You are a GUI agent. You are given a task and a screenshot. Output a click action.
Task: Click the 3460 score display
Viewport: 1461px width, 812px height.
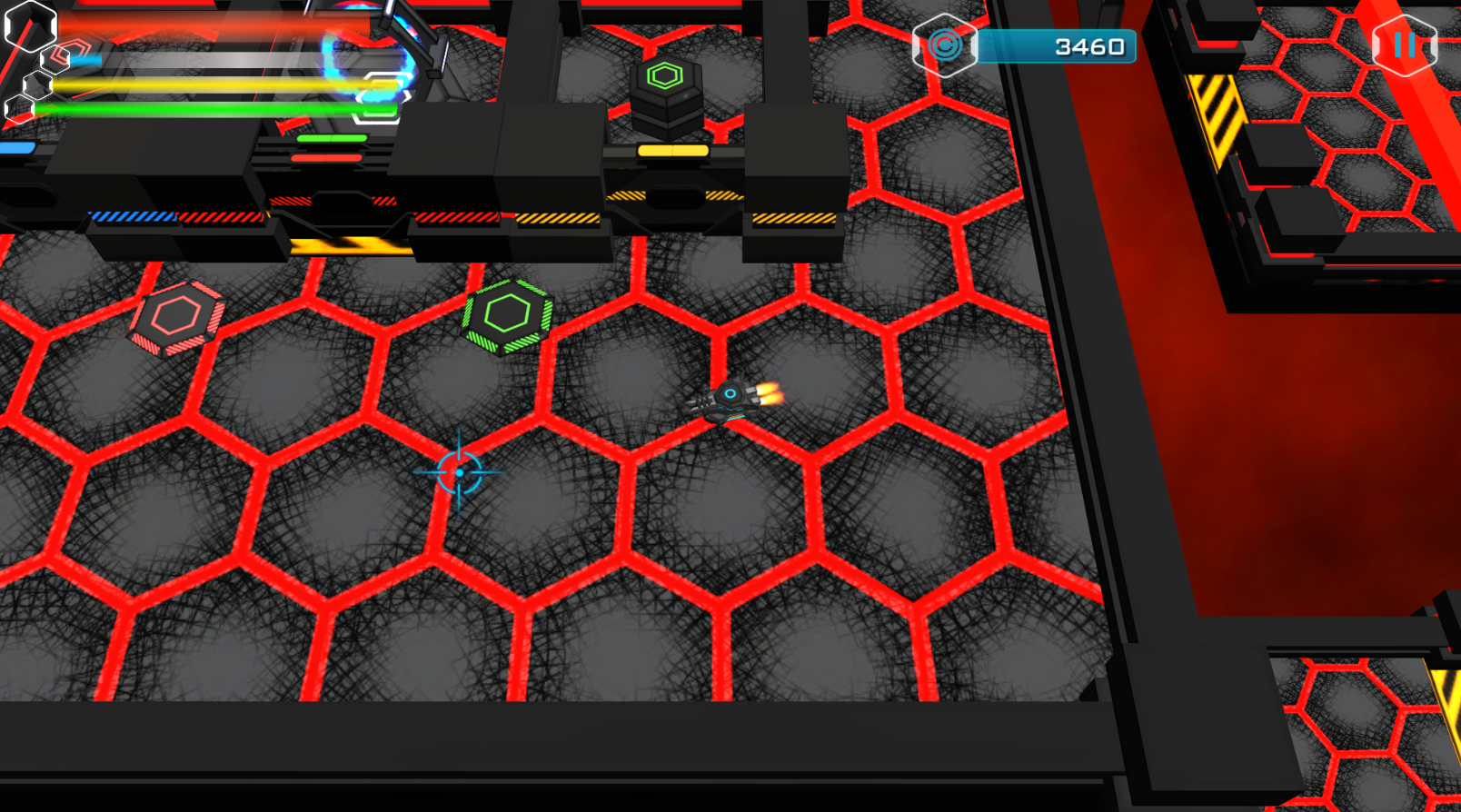click(1083, 45)
